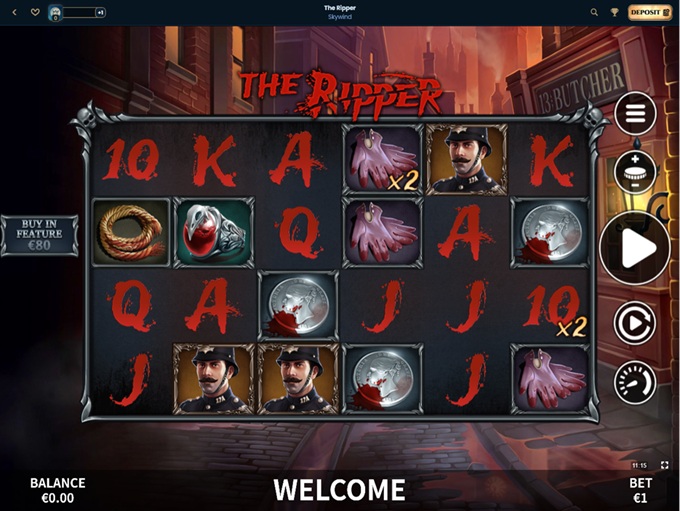The height and width of the screenshot is (511, 680).
Task: Toggle fullscreen mode icon
Action: [x=665, y=466]
